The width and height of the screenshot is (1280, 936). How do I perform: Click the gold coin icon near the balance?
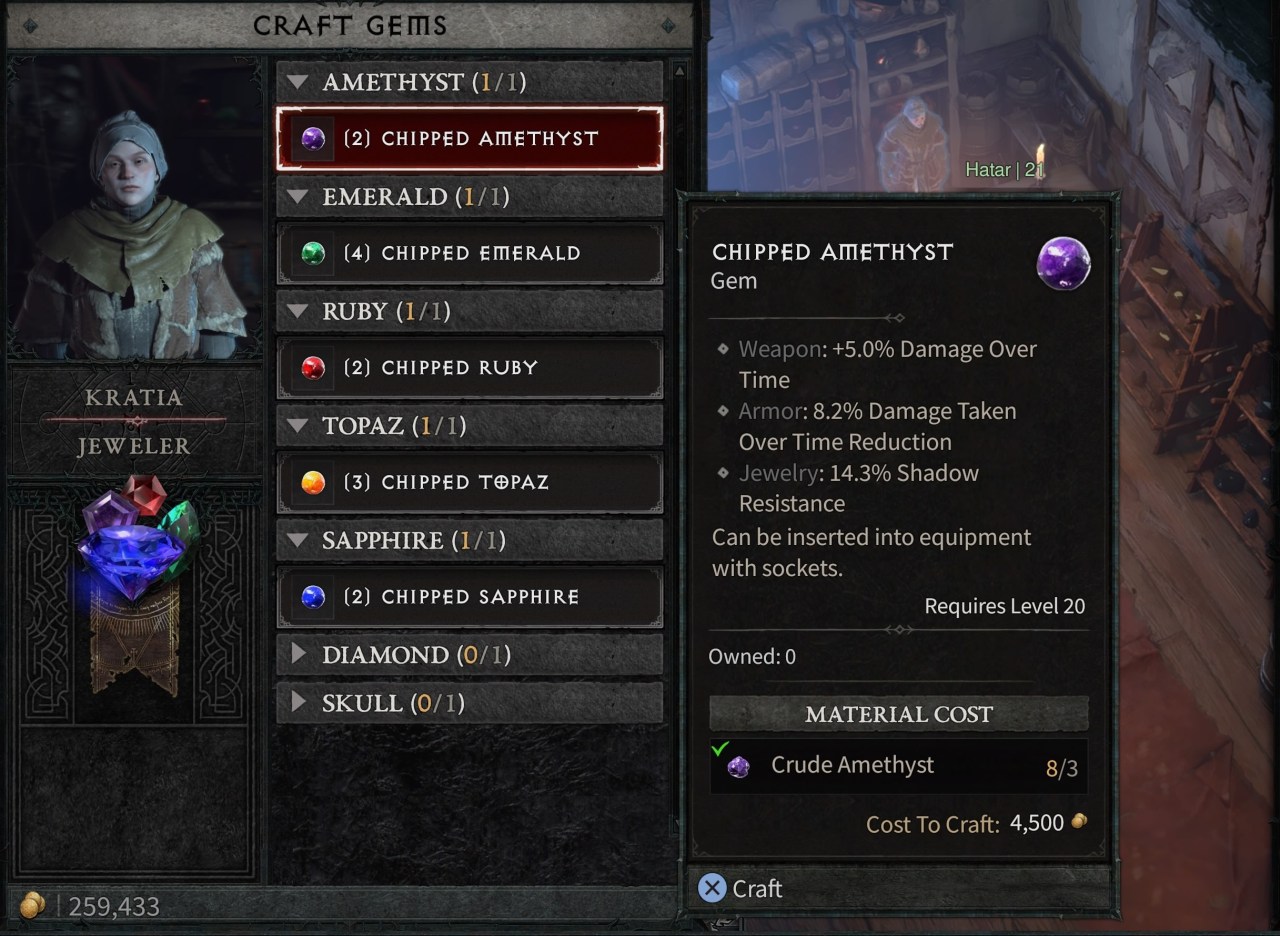click(x=33, y=906)
